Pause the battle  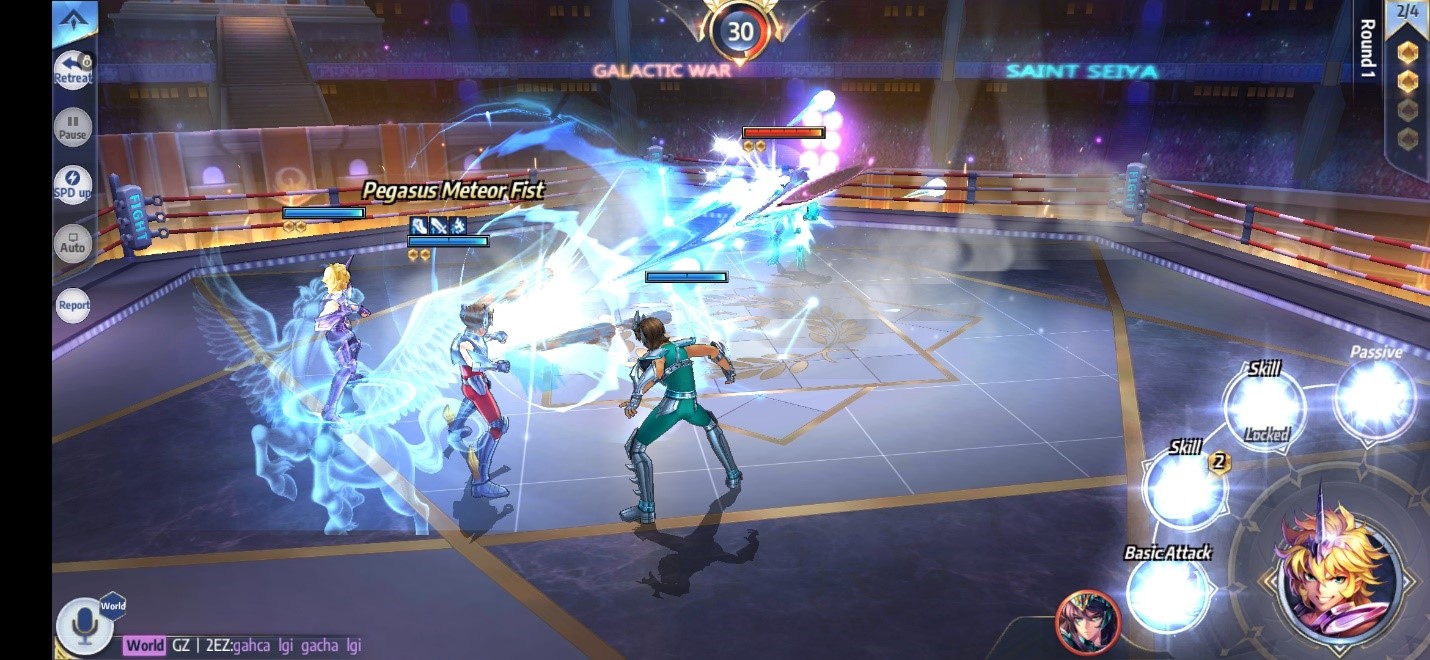[73, 128]
